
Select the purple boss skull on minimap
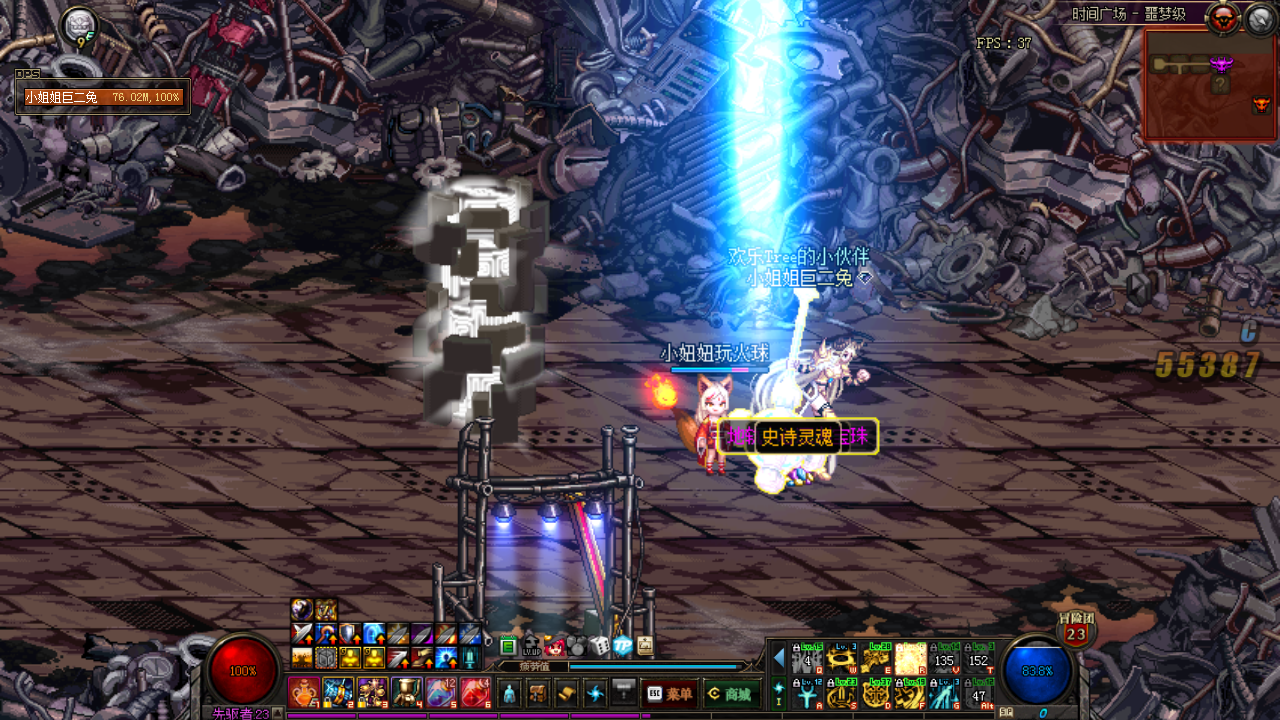click(1221, 64)
